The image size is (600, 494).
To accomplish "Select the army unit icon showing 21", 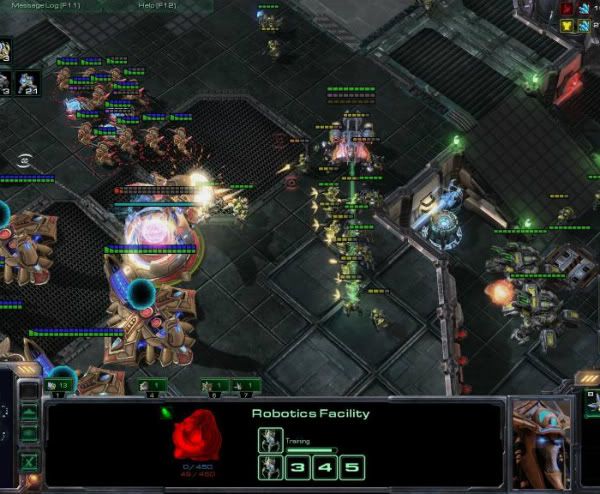I will [27, 82].
